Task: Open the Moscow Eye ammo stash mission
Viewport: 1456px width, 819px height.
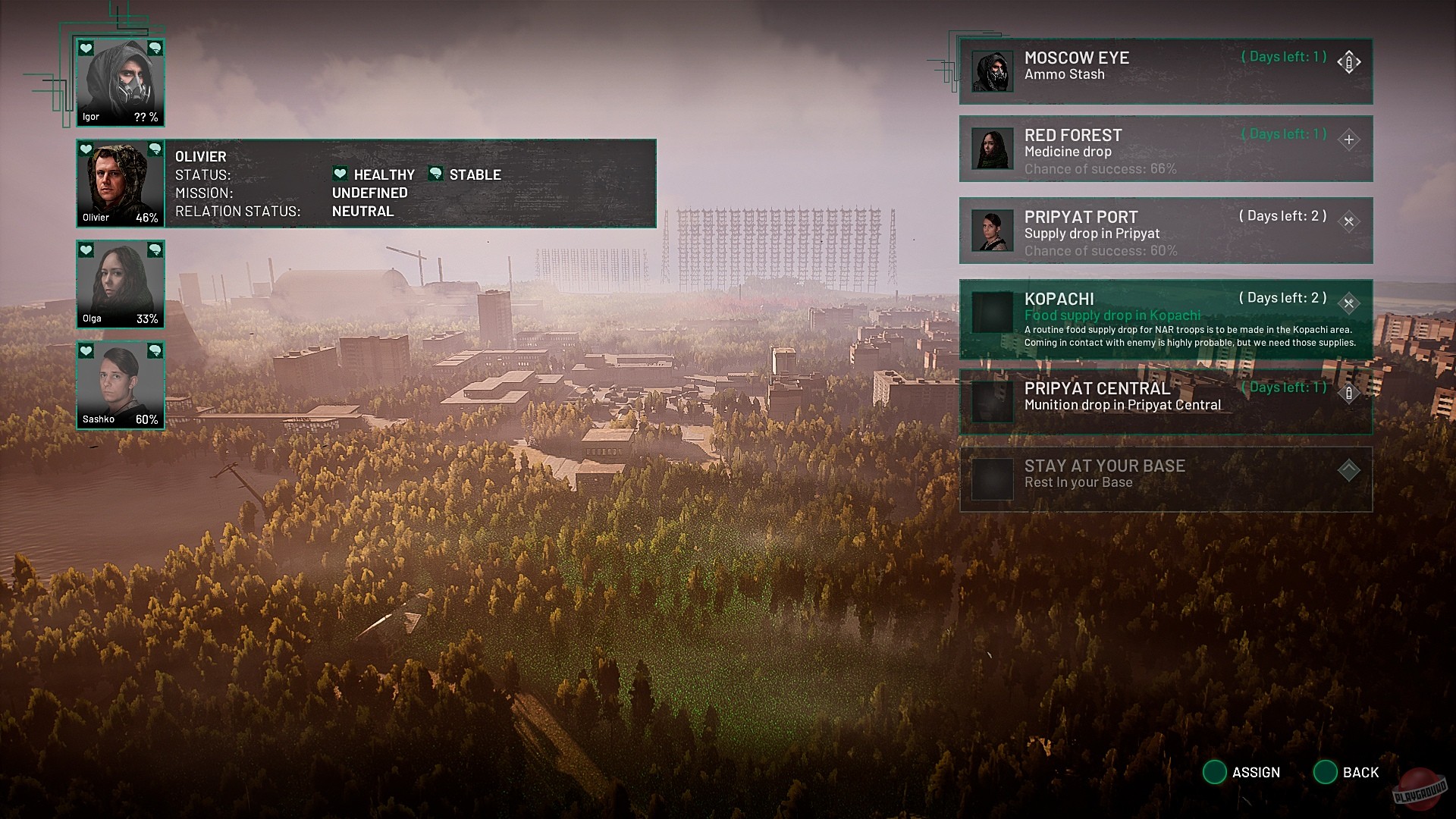Action: 1166,71
